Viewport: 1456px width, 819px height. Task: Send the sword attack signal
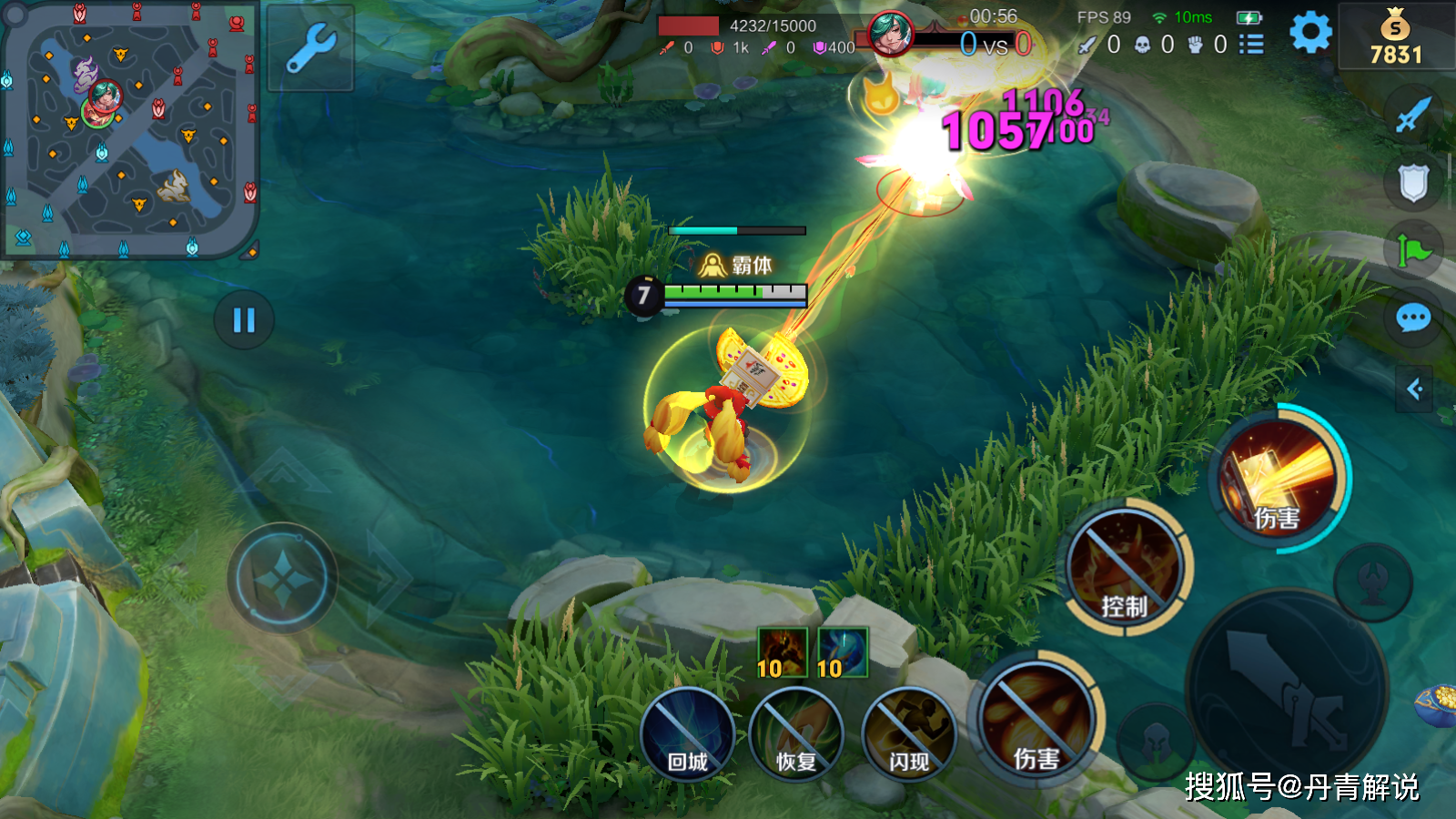point(1413,115)
